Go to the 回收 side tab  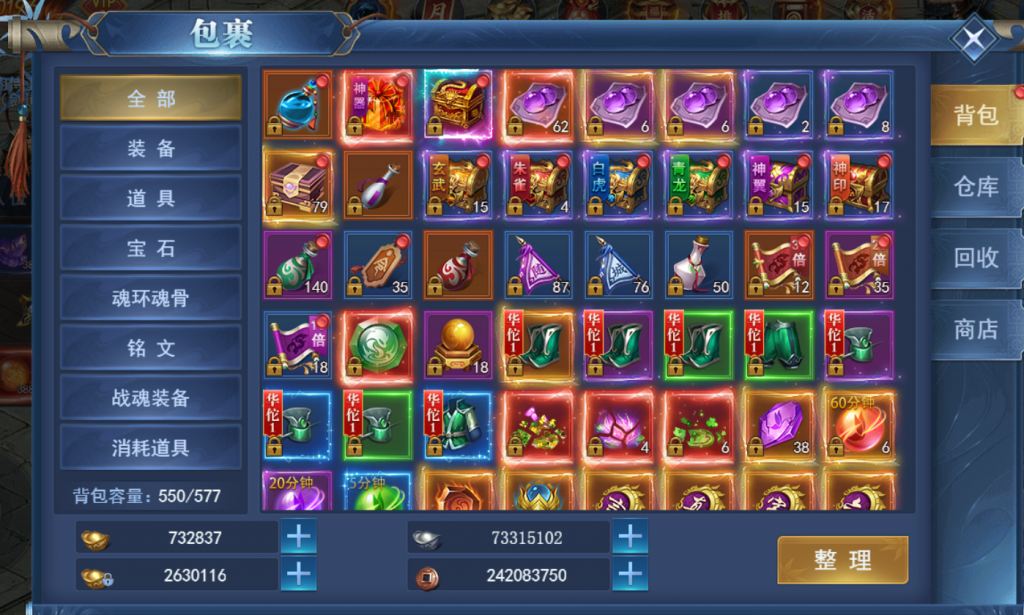point(976,258)
